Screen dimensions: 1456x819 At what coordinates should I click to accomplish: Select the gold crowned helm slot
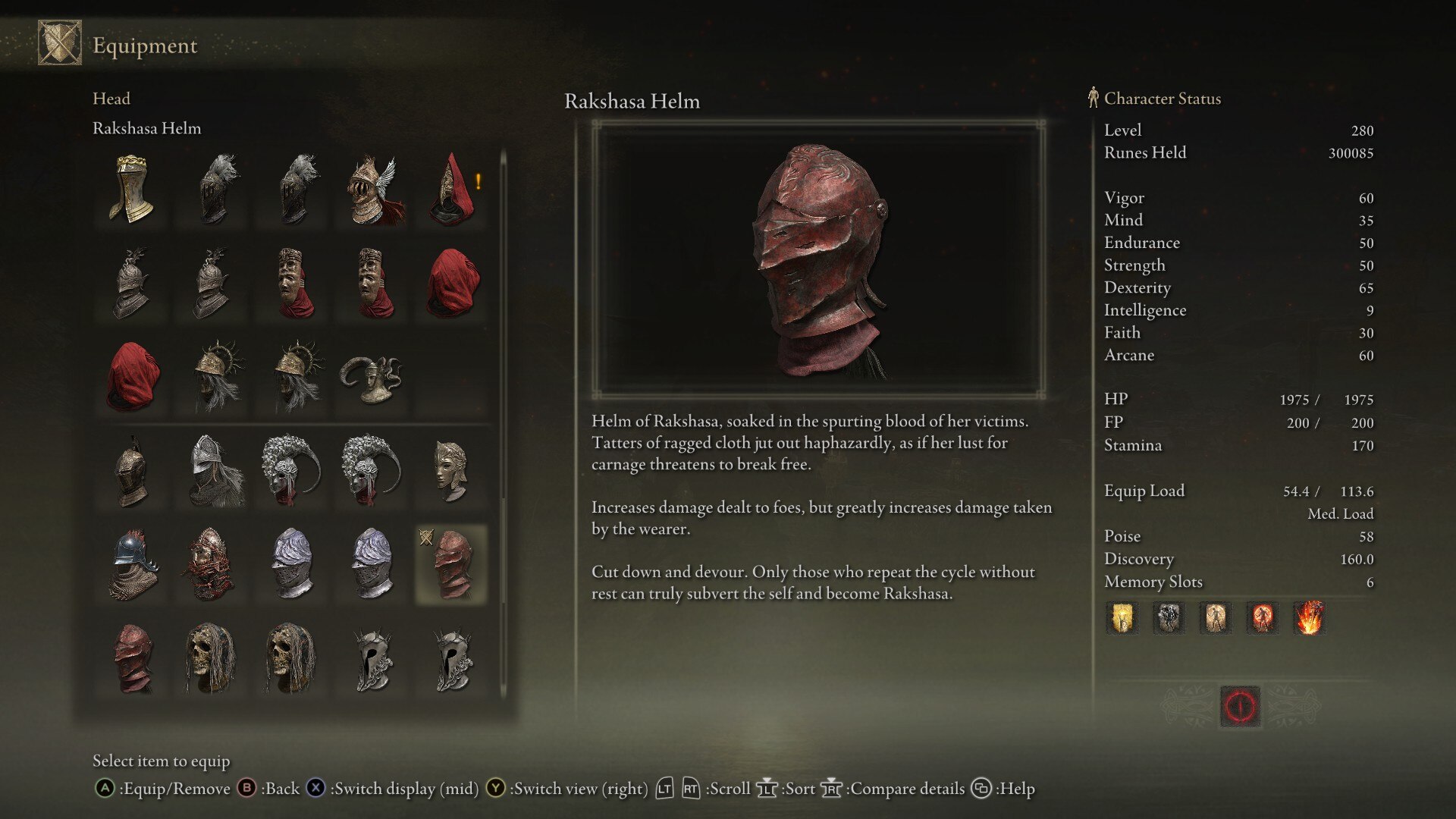click(x=132, y=189)
